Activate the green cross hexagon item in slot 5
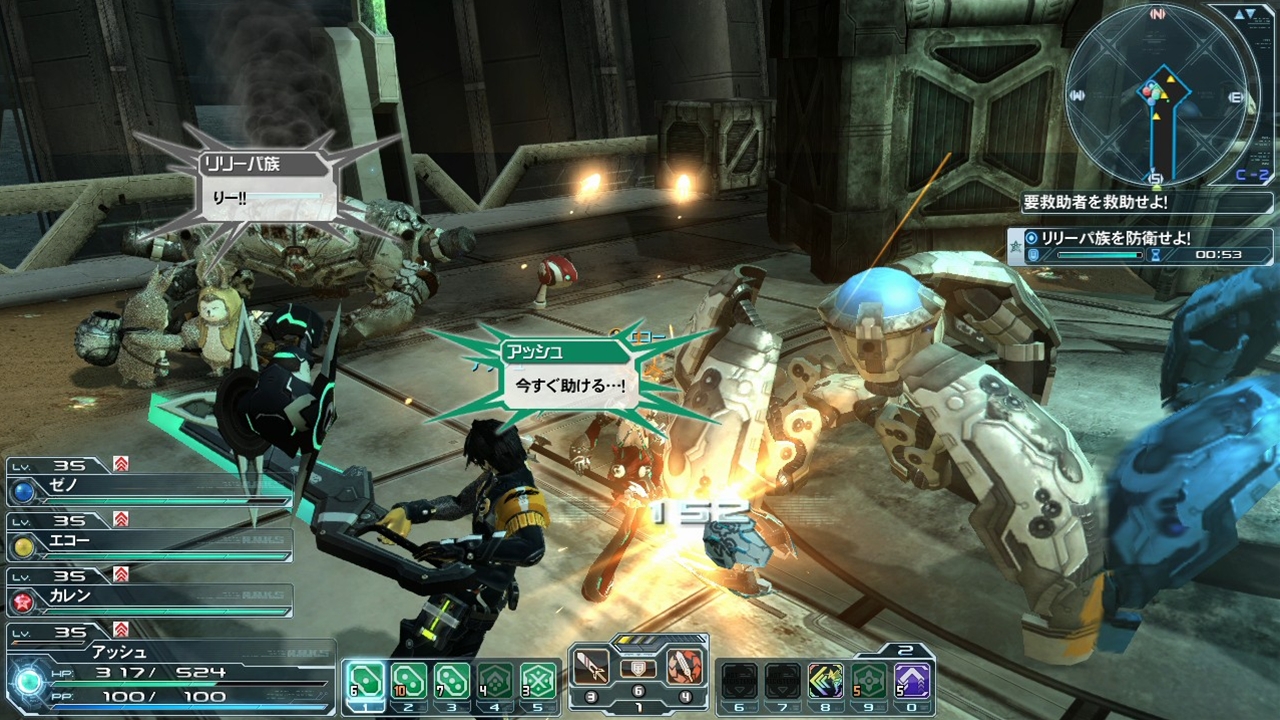The width and height of the screenshot is (1280, 720). click(538, 681)
